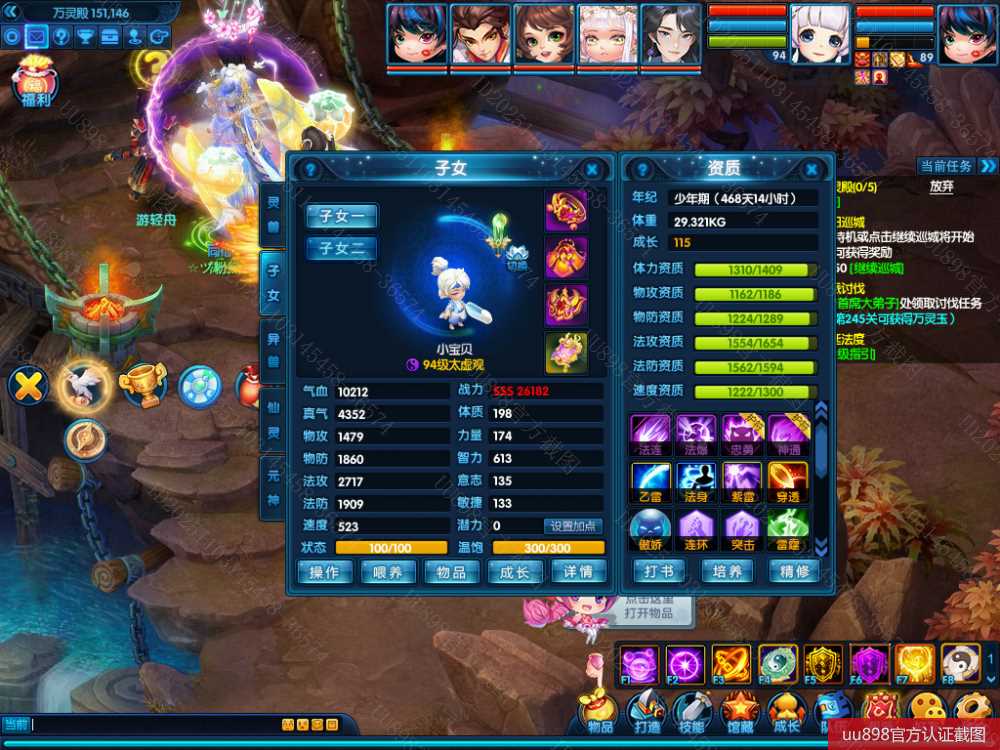
Task: Open the 打造 crafting menu icon
Action: pyautogui.click(x=645, y=711)
